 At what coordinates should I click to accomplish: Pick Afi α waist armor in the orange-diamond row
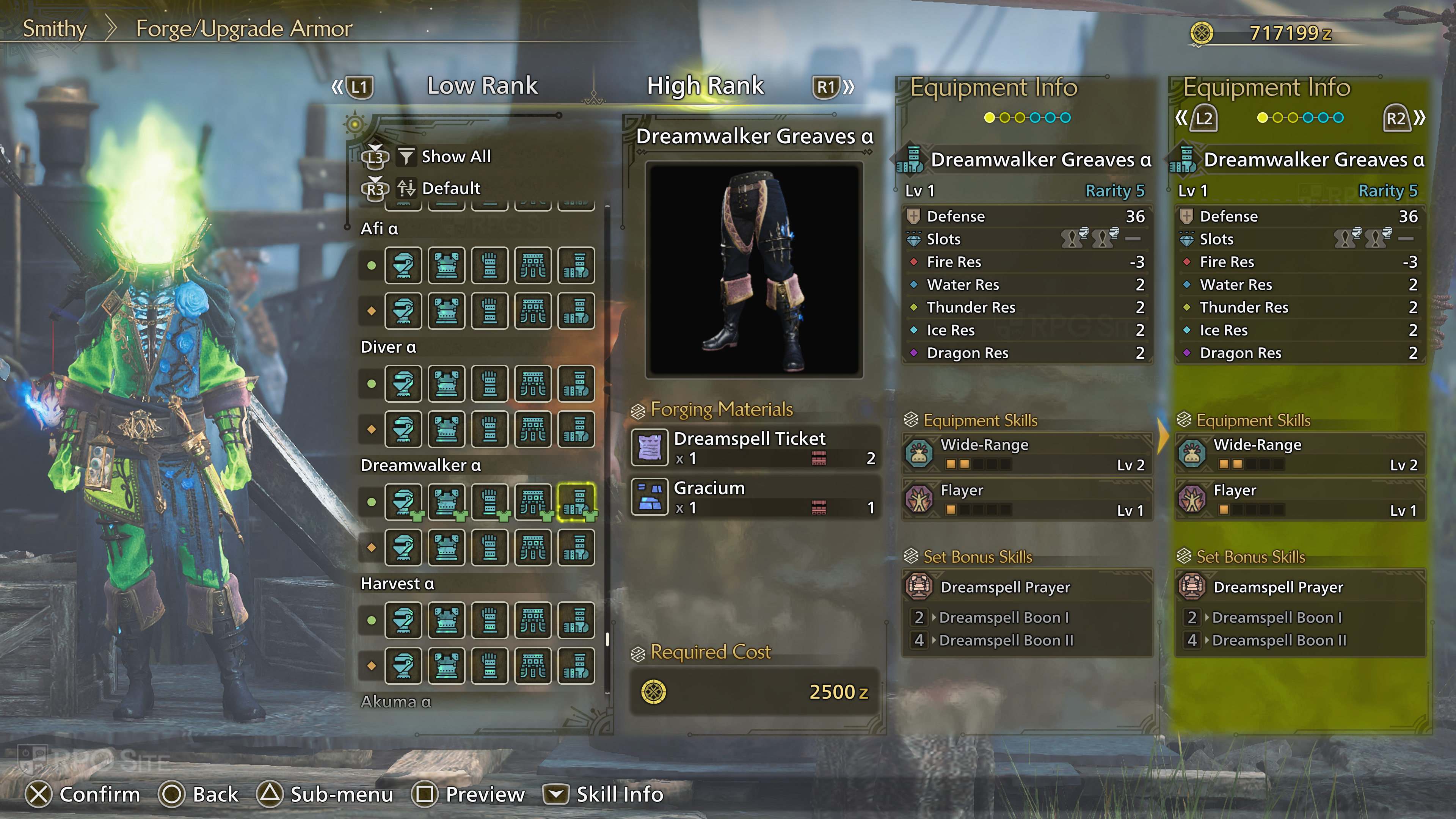coord(533,310)
